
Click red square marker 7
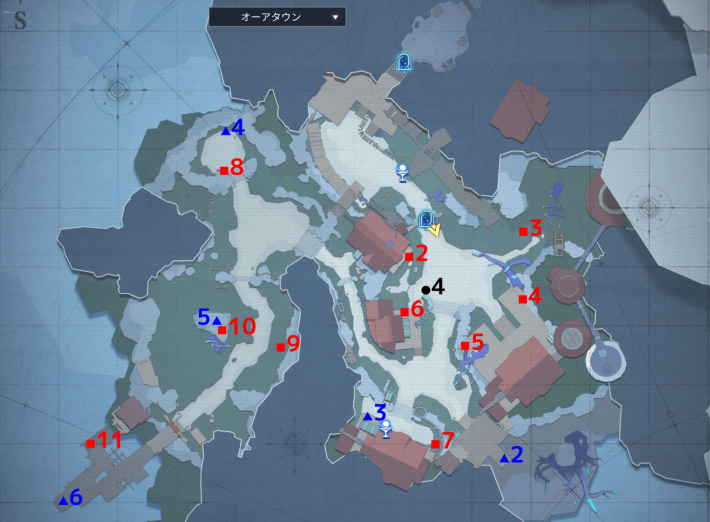pos(436,443)
